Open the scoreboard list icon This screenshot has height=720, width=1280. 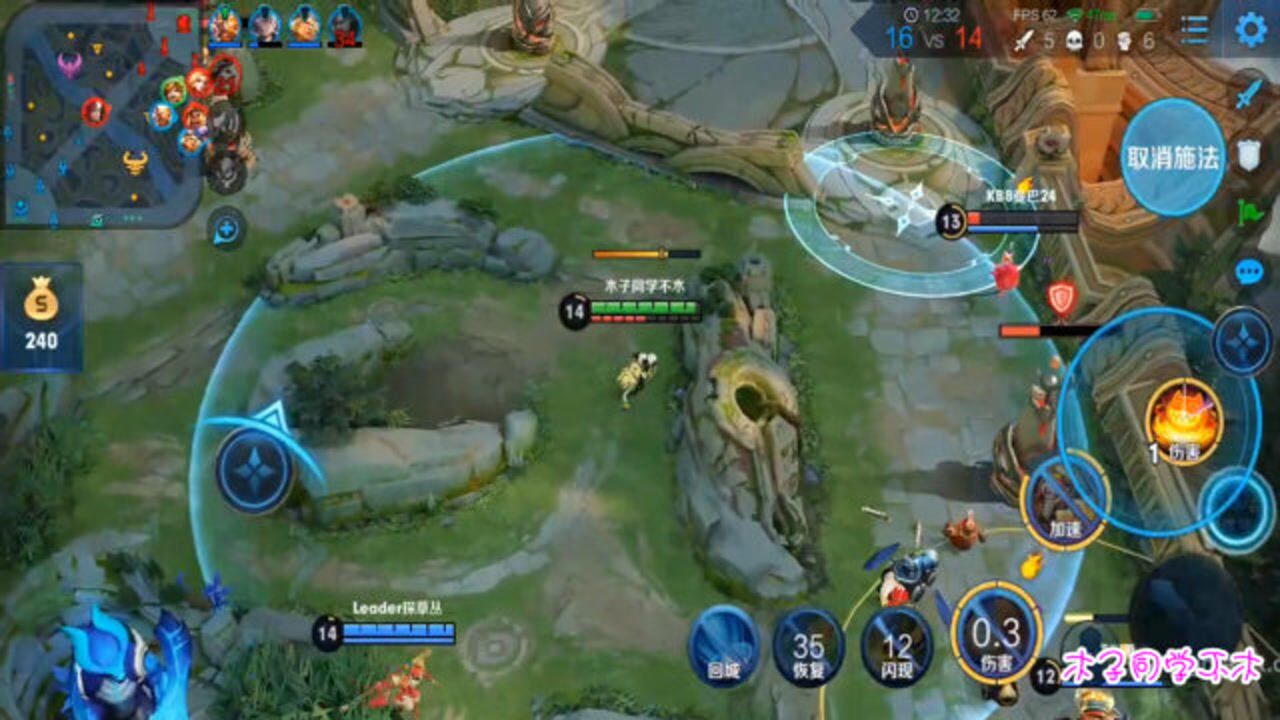pos(1194,30)
